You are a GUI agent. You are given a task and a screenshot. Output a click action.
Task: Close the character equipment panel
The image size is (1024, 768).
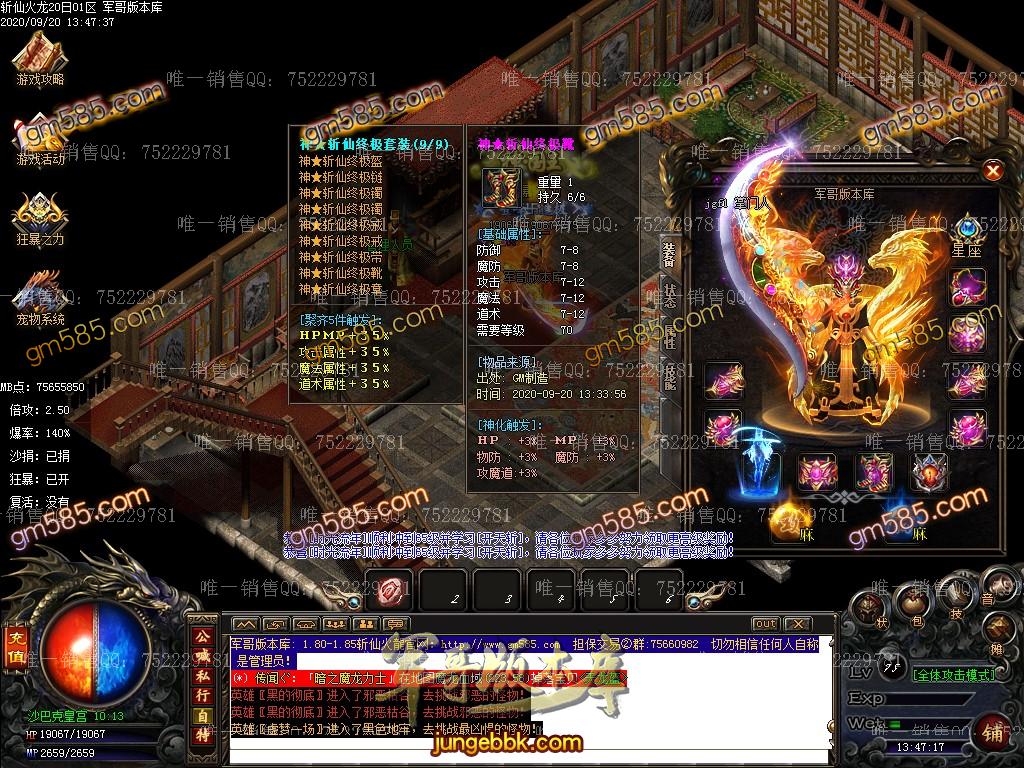click(993, 171)
